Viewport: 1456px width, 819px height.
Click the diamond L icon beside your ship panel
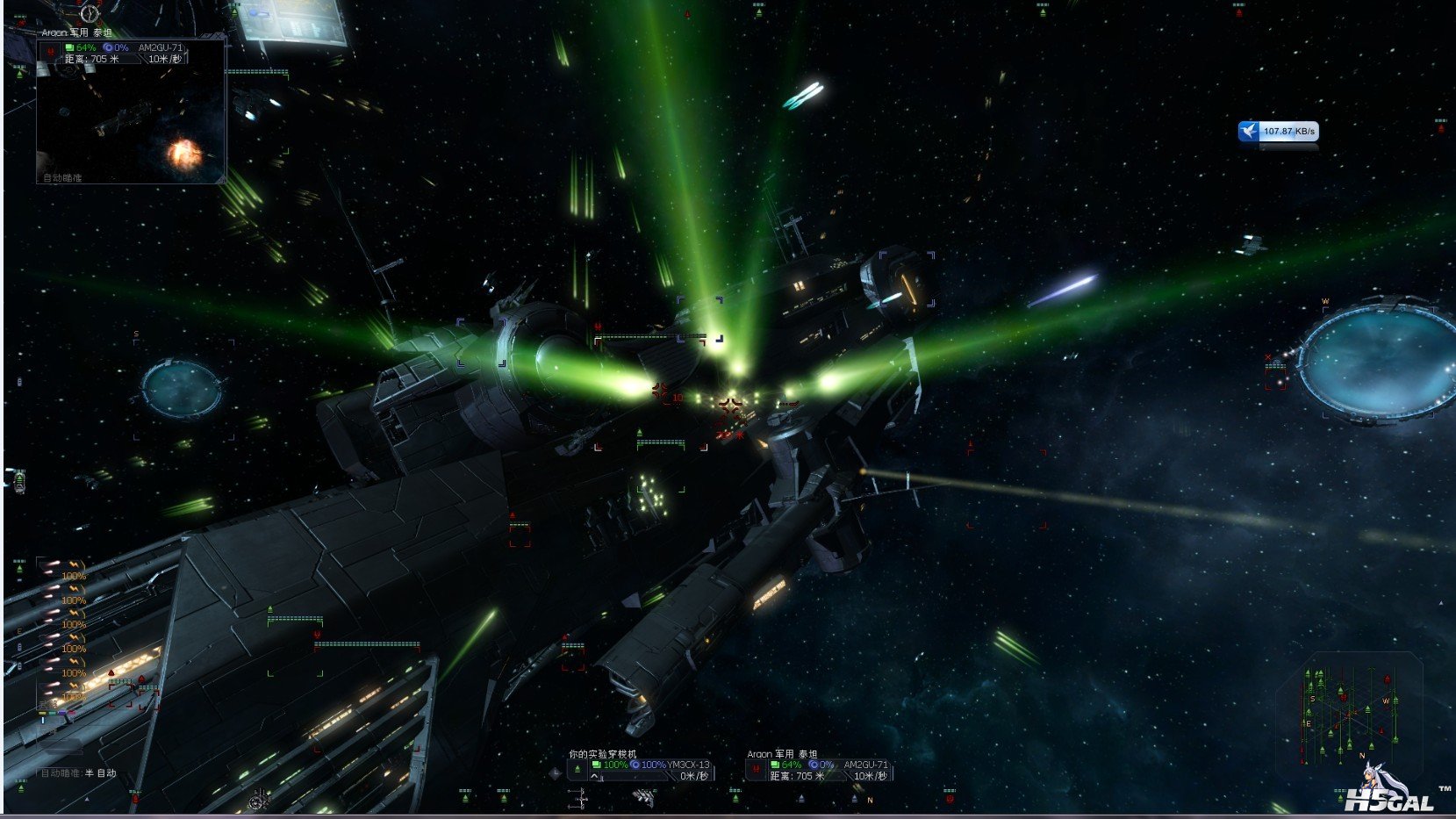click(554, 772)
